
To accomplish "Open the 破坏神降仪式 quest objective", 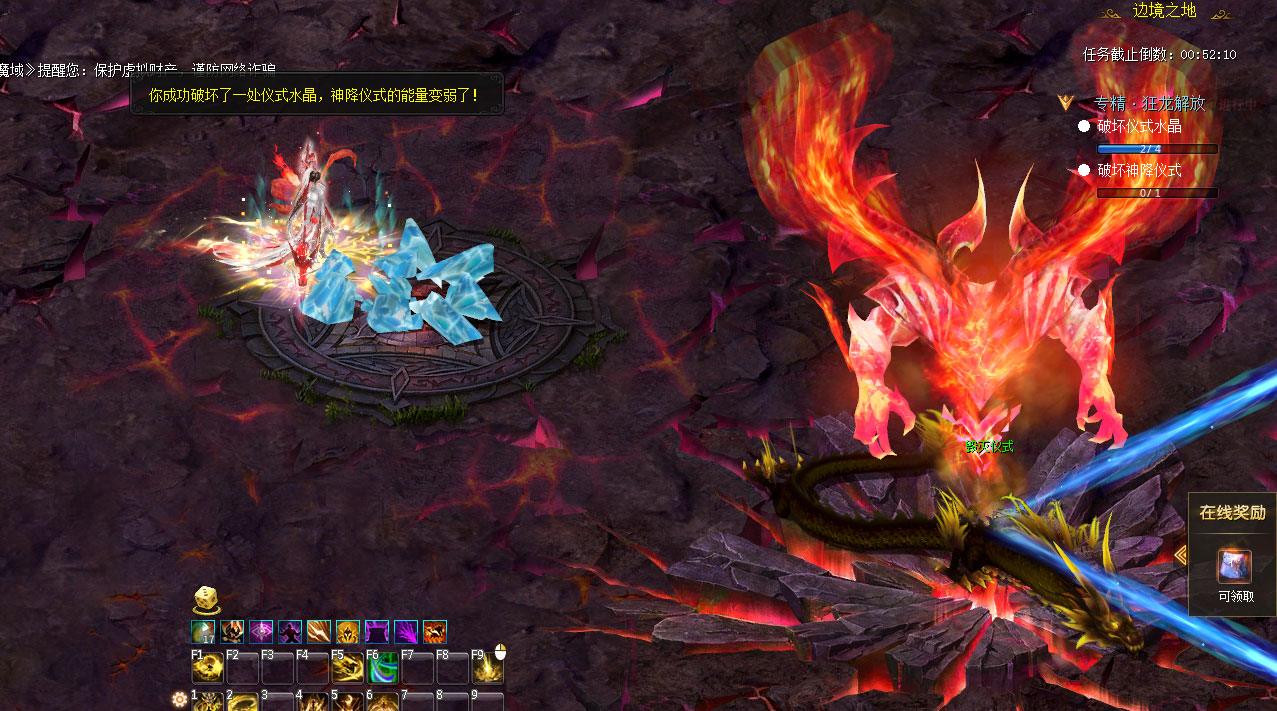I will click(1139, 170).
